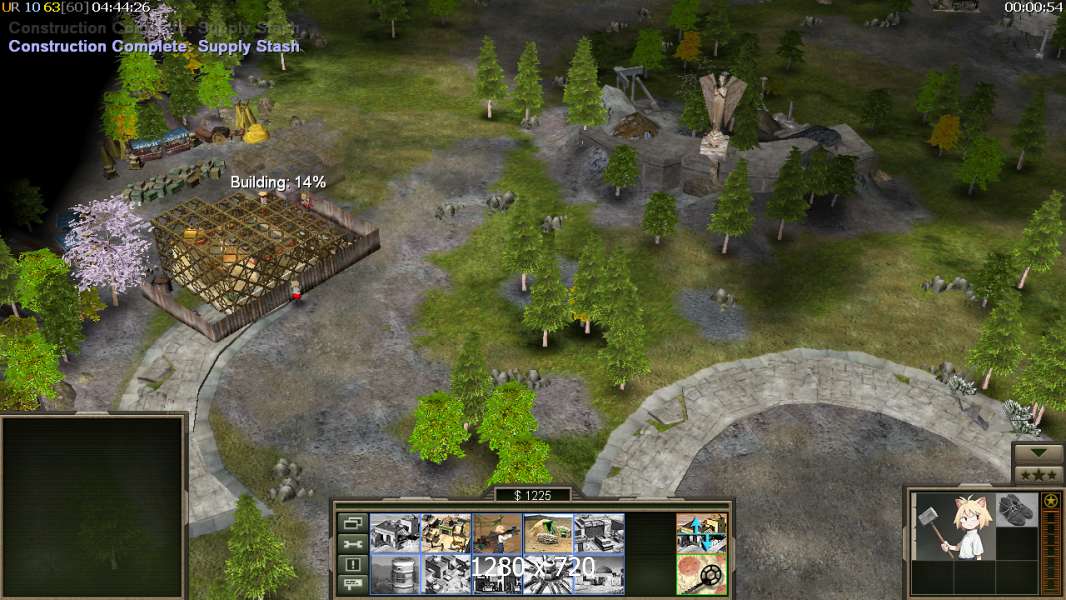Collapse the panel with the down arrow
The height and width of the screenshot is (600, 1066).
coord(1038,453)
